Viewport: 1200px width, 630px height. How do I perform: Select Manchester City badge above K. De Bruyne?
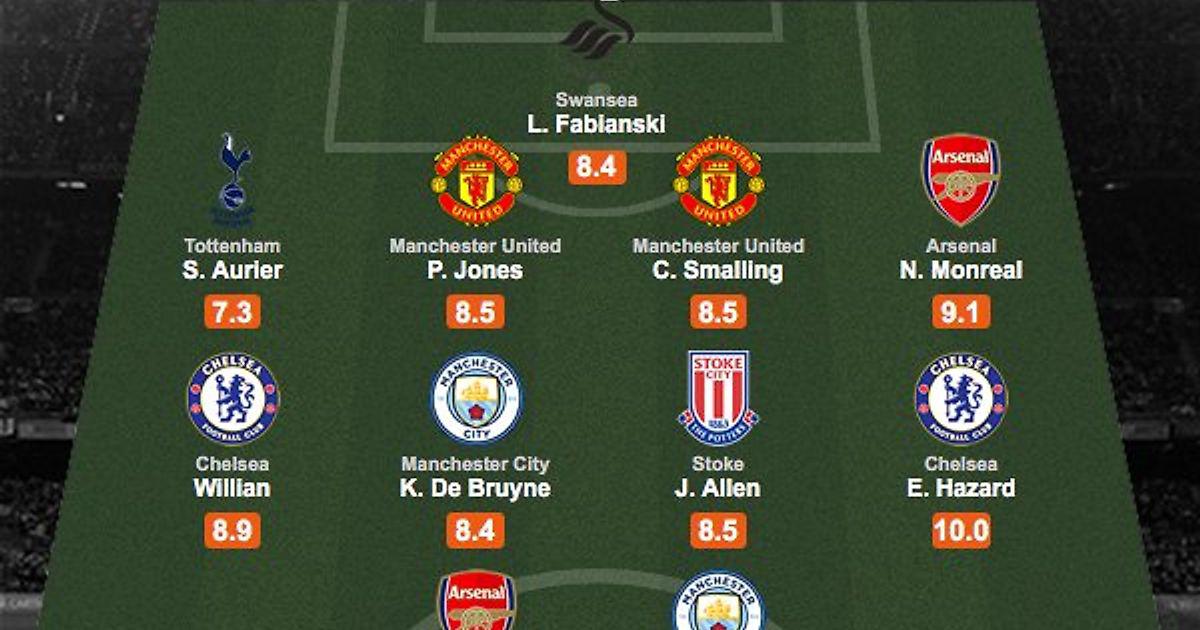tap(476, 398)
